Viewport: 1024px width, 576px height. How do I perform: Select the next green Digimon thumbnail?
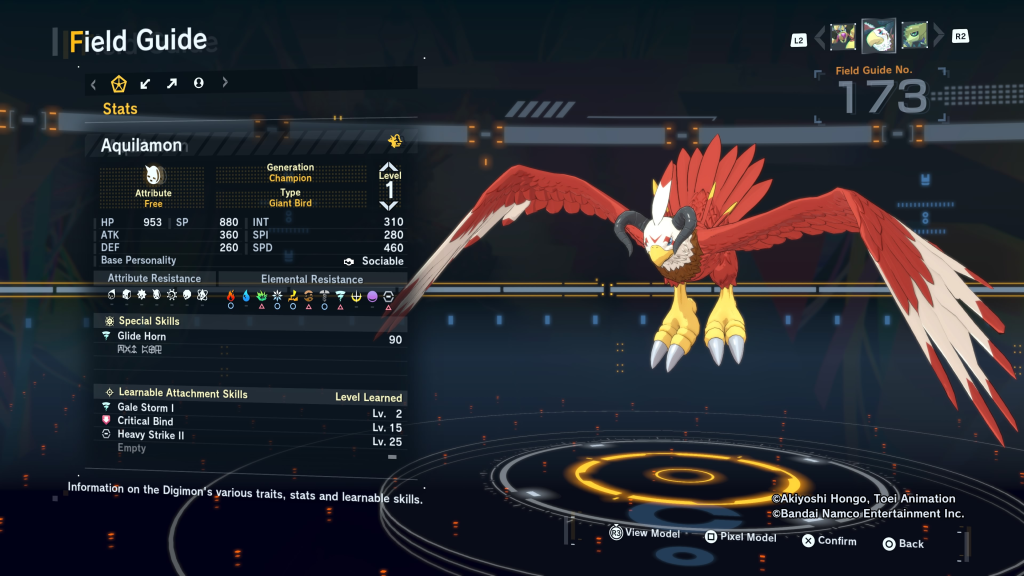point(914,37)
